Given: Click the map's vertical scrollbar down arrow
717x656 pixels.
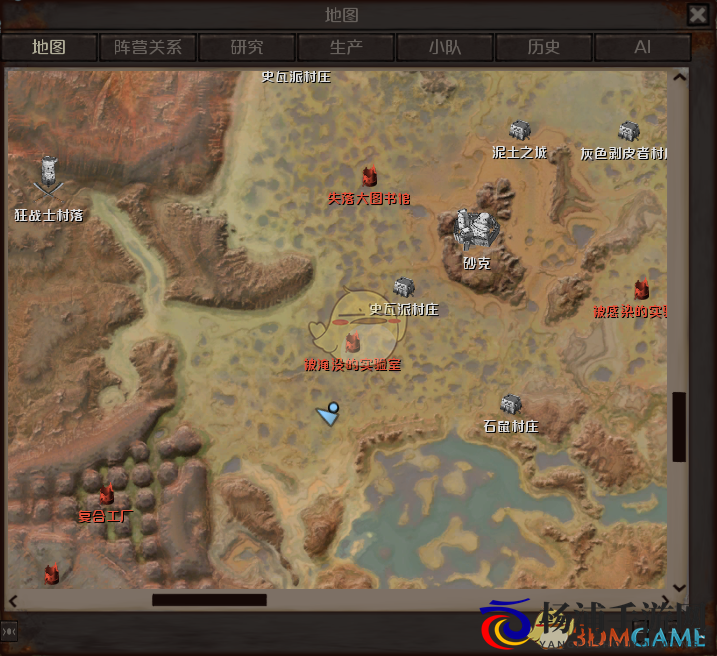Looking at the screenshot, I should 680,587.
